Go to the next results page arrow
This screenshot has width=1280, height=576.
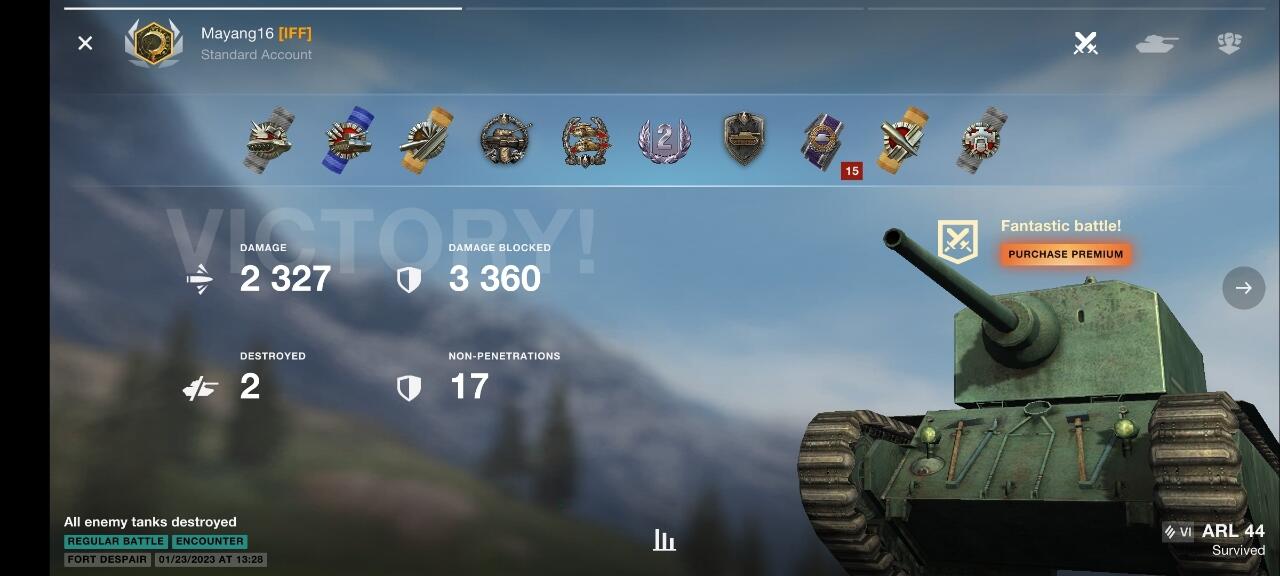pos(1243,288)
